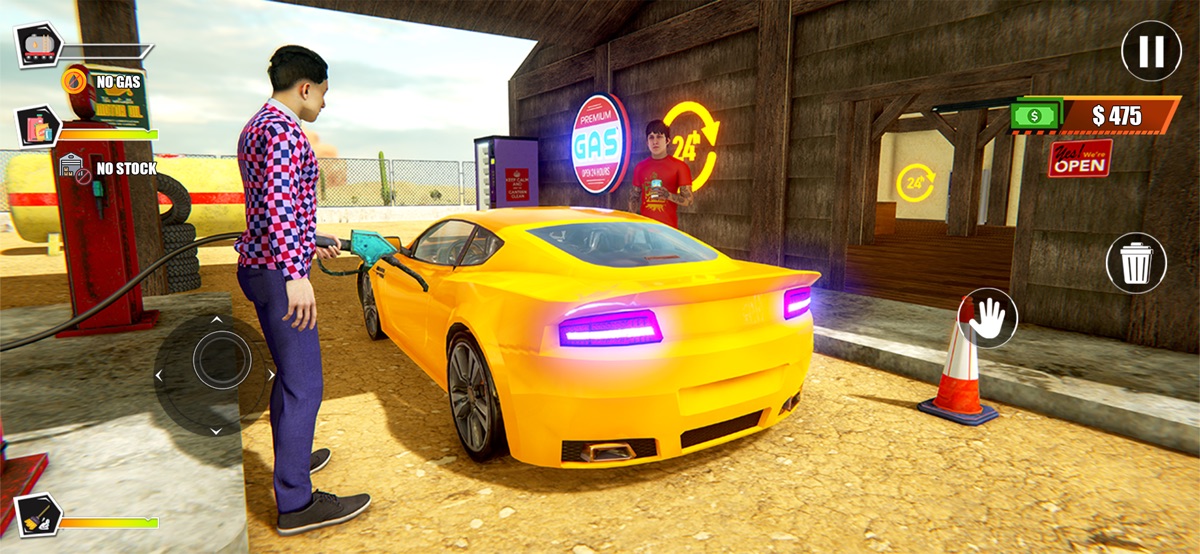This screenshot has width=1200, height=554.
Task: Open the product stock icon
Action: (x=39, y=127)
